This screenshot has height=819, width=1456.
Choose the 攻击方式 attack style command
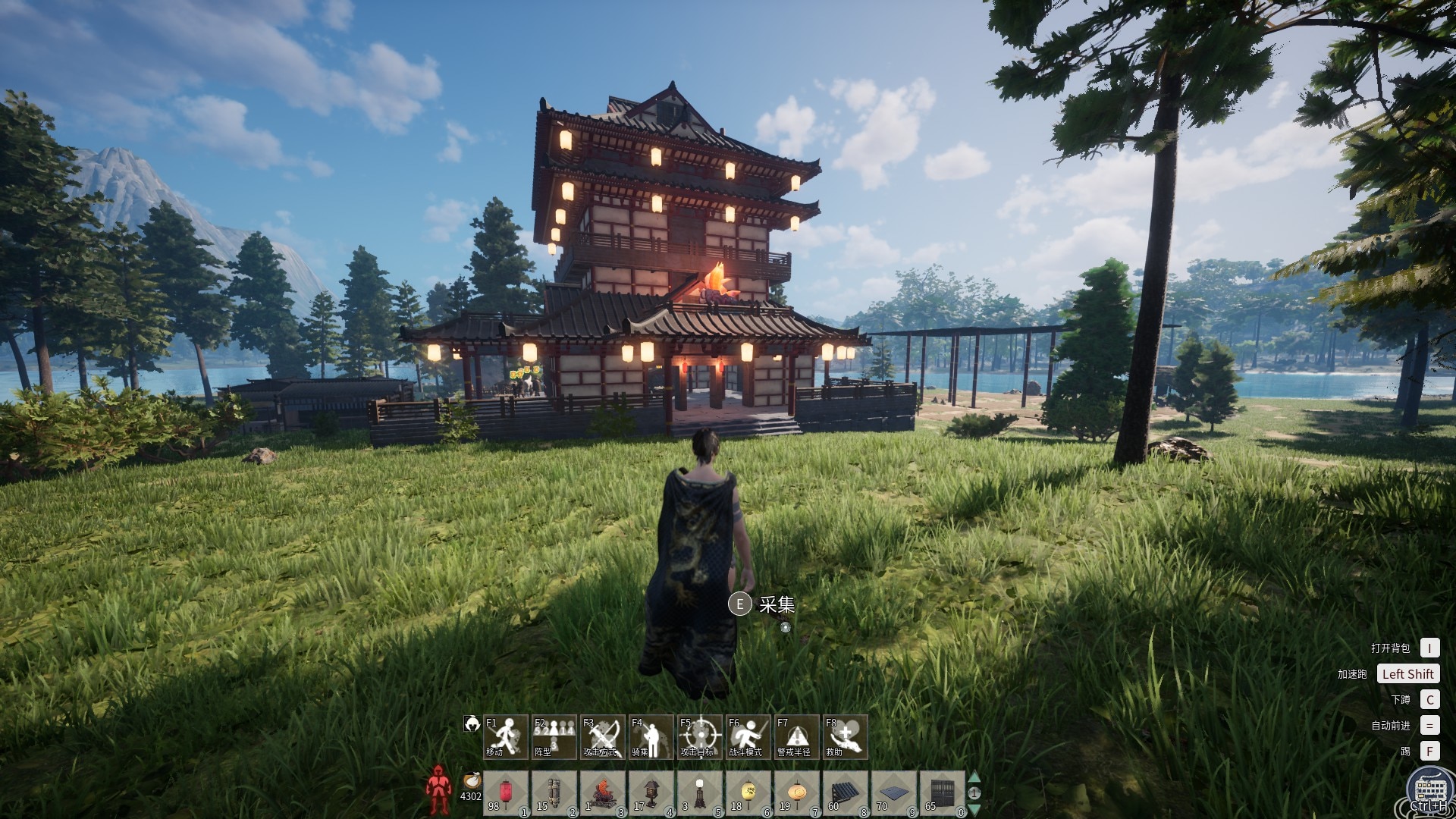pyautogui.click(x=603, y=736)
